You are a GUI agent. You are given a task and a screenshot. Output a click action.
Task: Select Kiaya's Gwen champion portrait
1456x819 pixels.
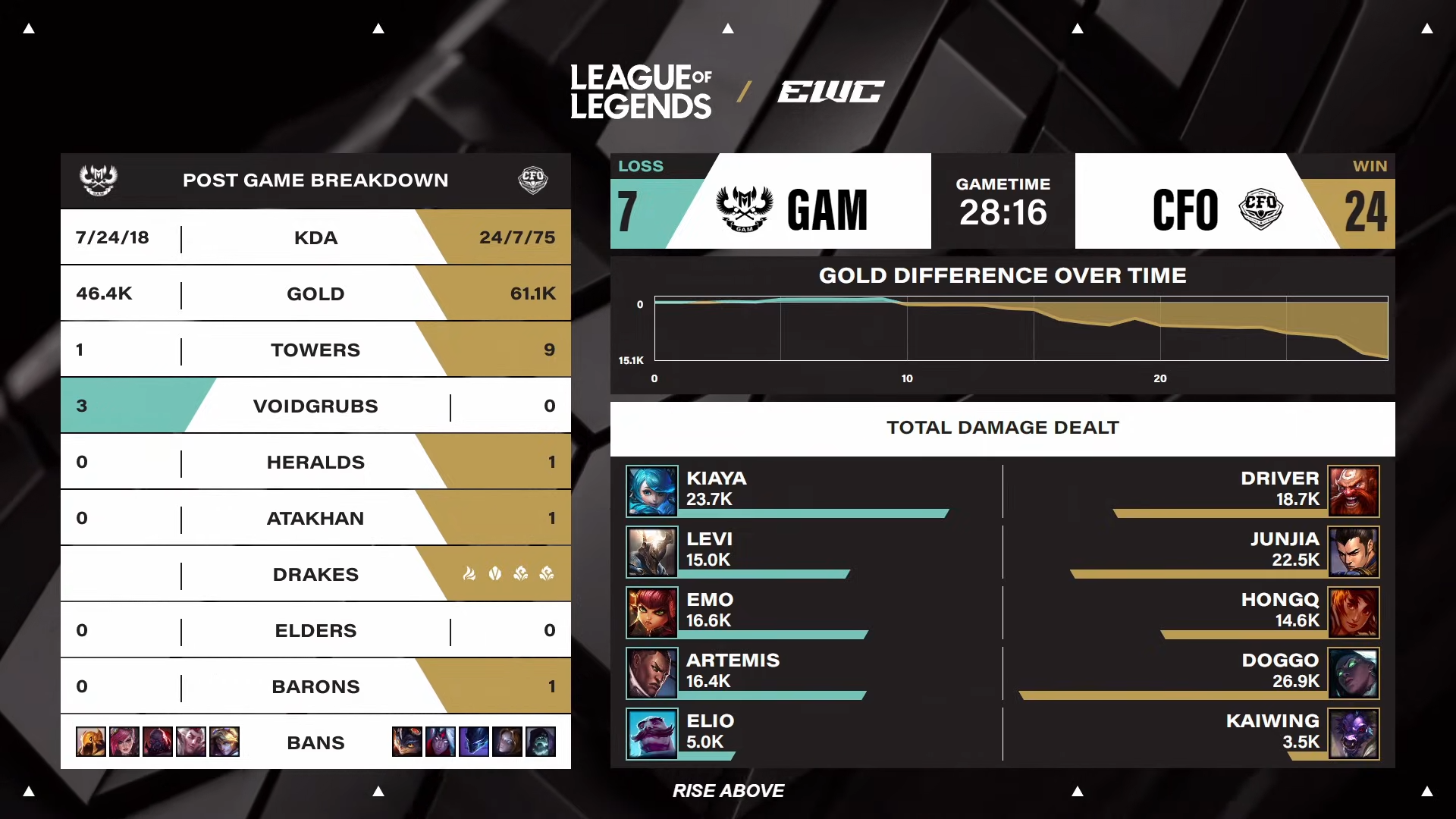[652, 491]
